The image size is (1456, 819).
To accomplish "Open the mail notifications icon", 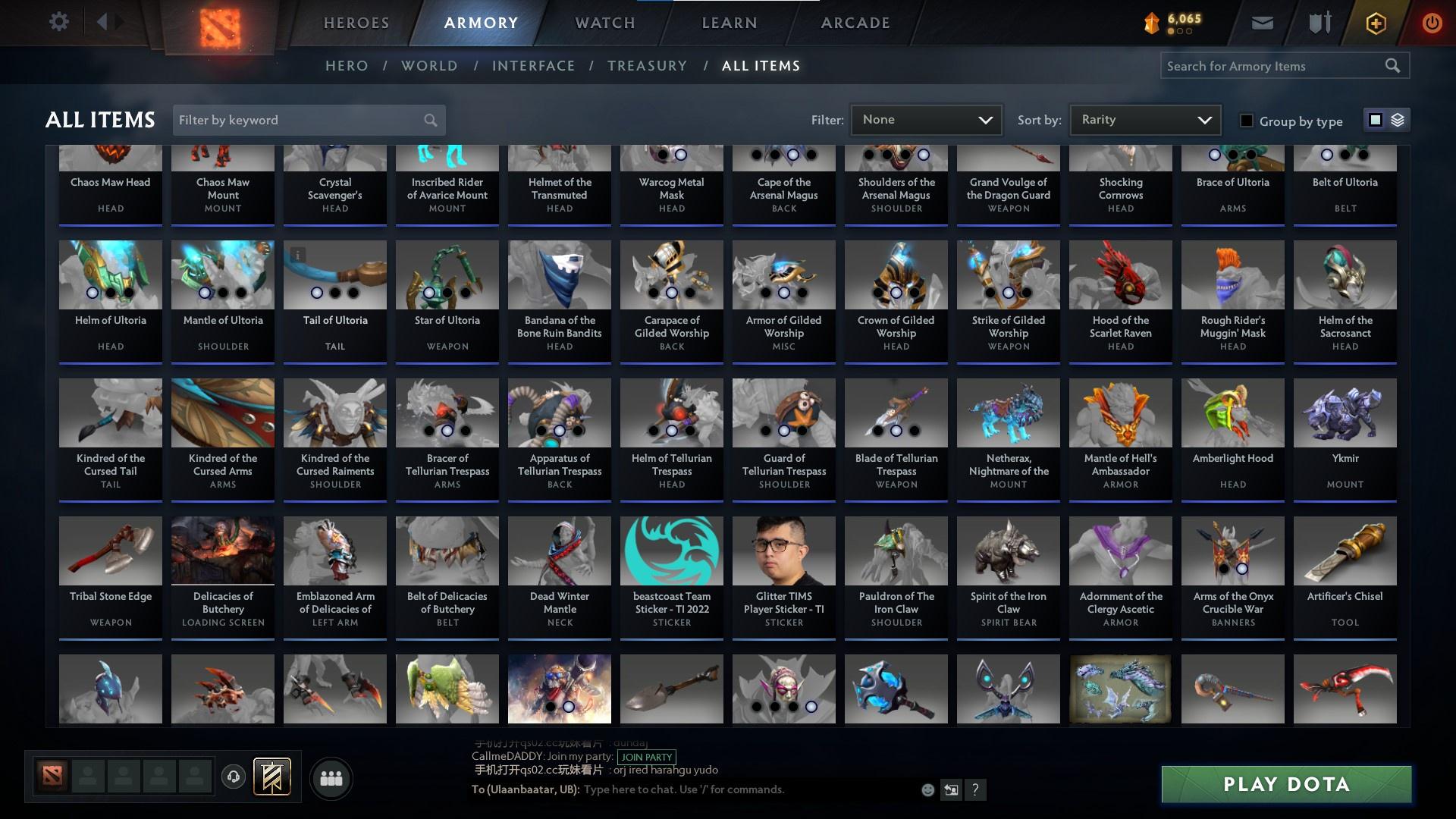I will [x=1261, y=22].
